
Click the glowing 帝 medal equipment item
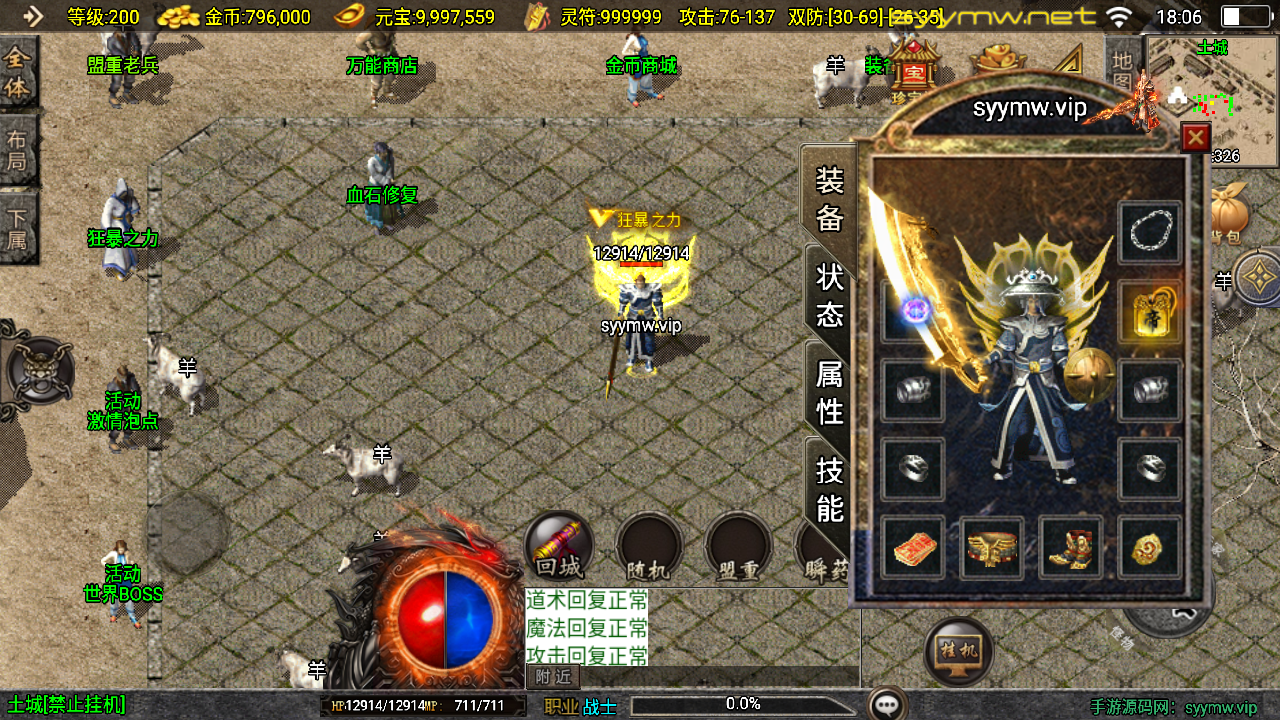1150,310
